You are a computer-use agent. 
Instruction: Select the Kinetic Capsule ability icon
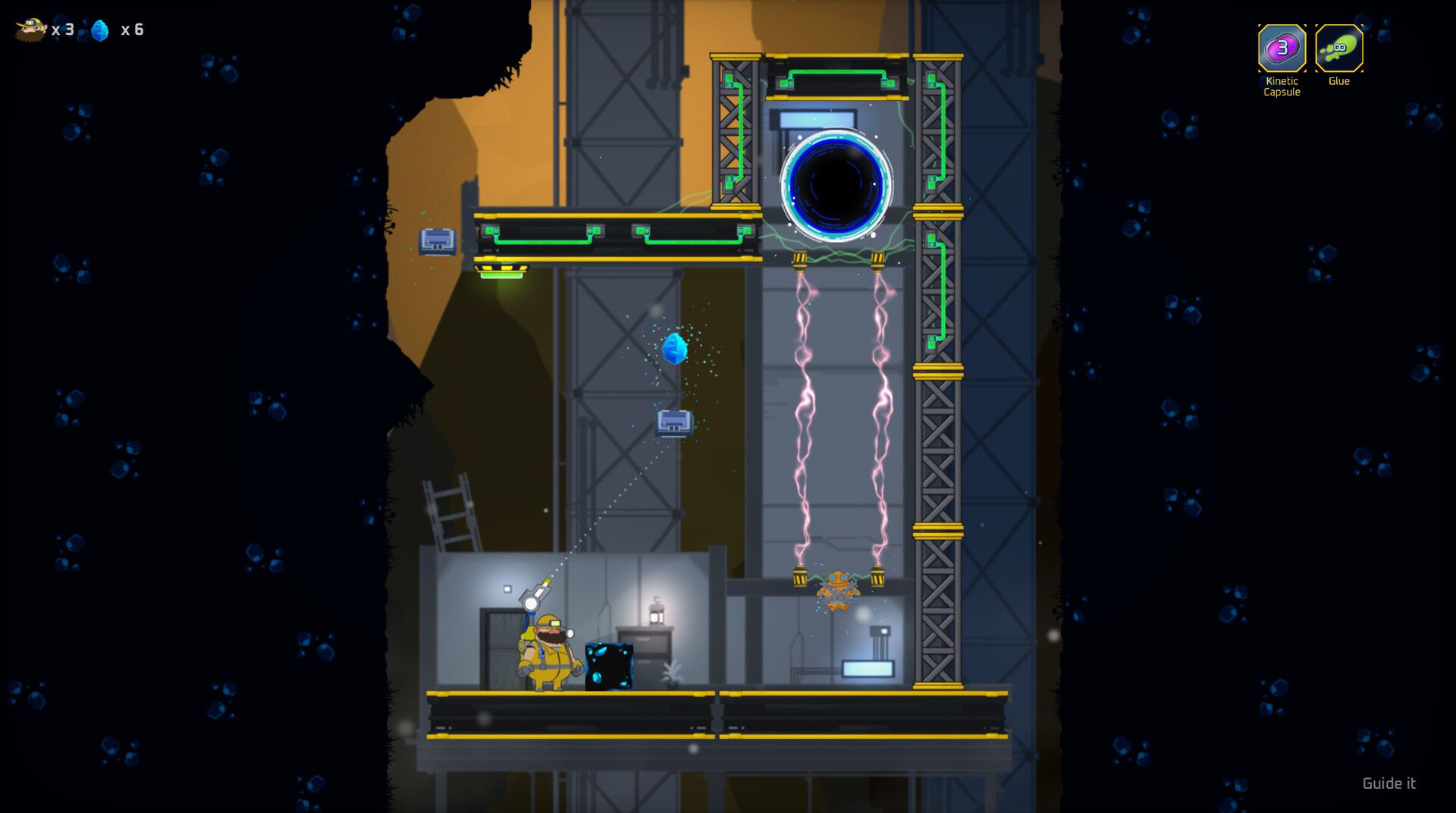(1282, 49)
